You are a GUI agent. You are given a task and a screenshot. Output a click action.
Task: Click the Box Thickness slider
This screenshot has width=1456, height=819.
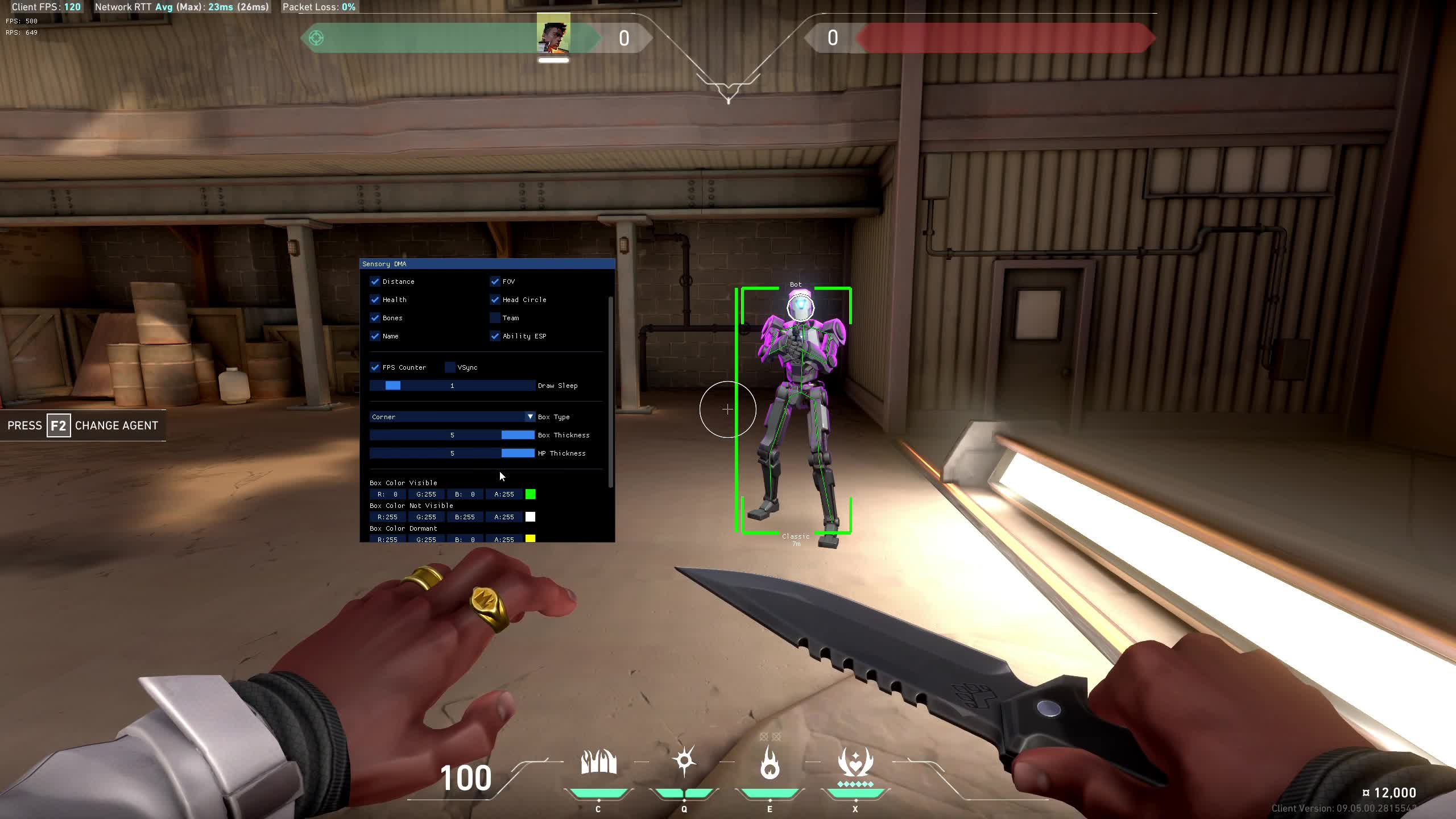click(452, 435)
